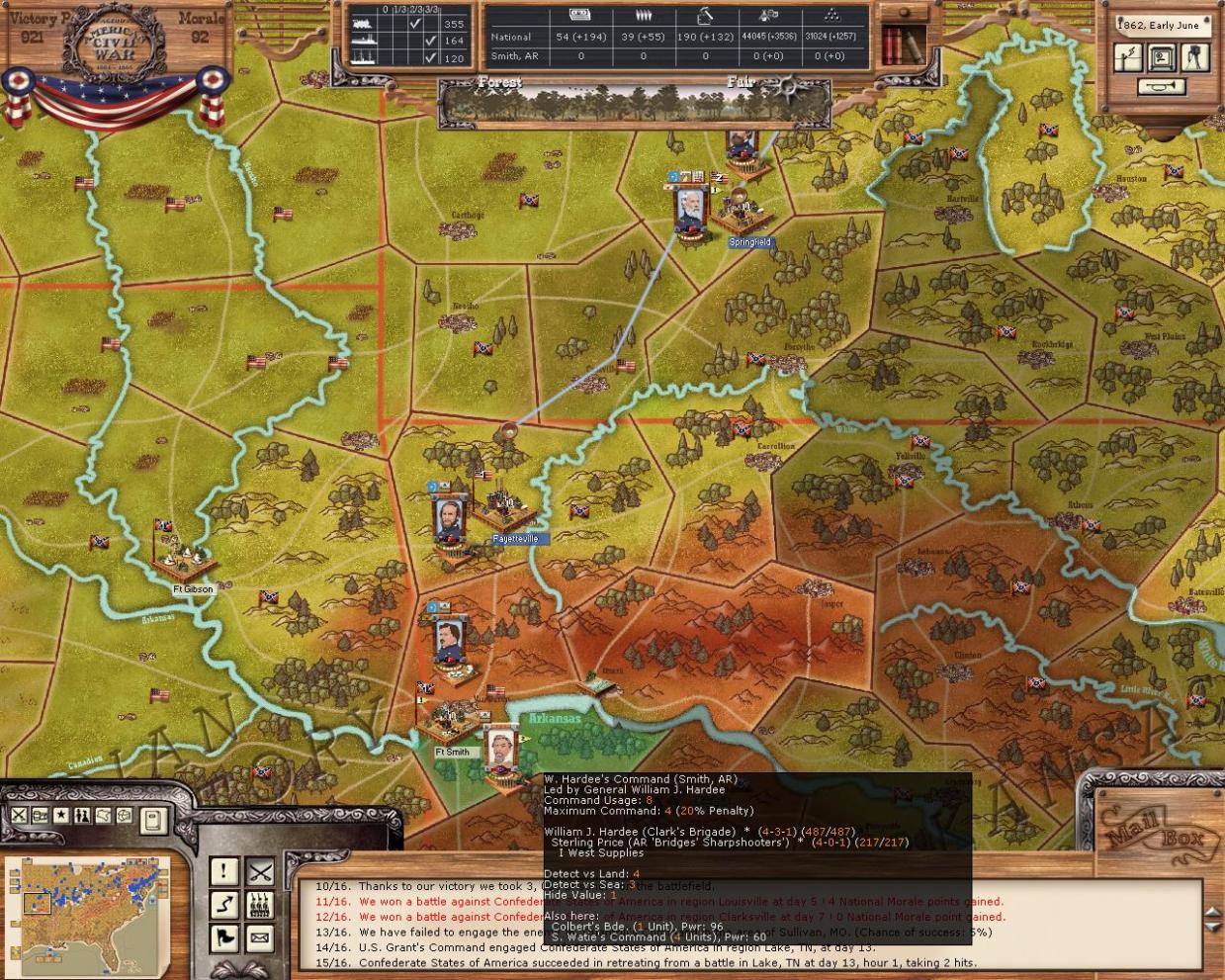
Task: Toggle the two figures map filter
Action: [x=82, y=816]
